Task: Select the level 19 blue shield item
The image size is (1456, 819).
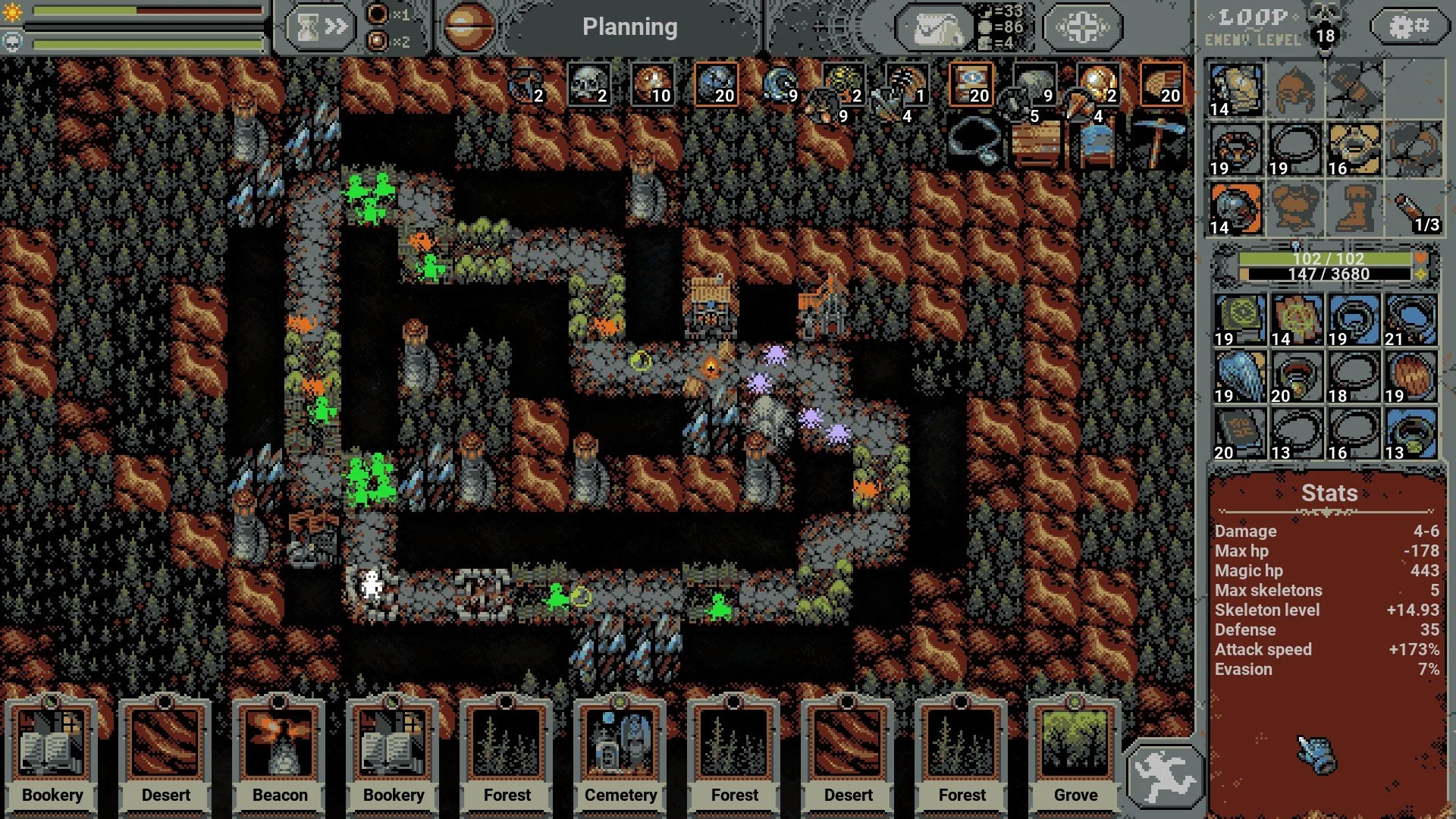Action: click(1240, 377)
